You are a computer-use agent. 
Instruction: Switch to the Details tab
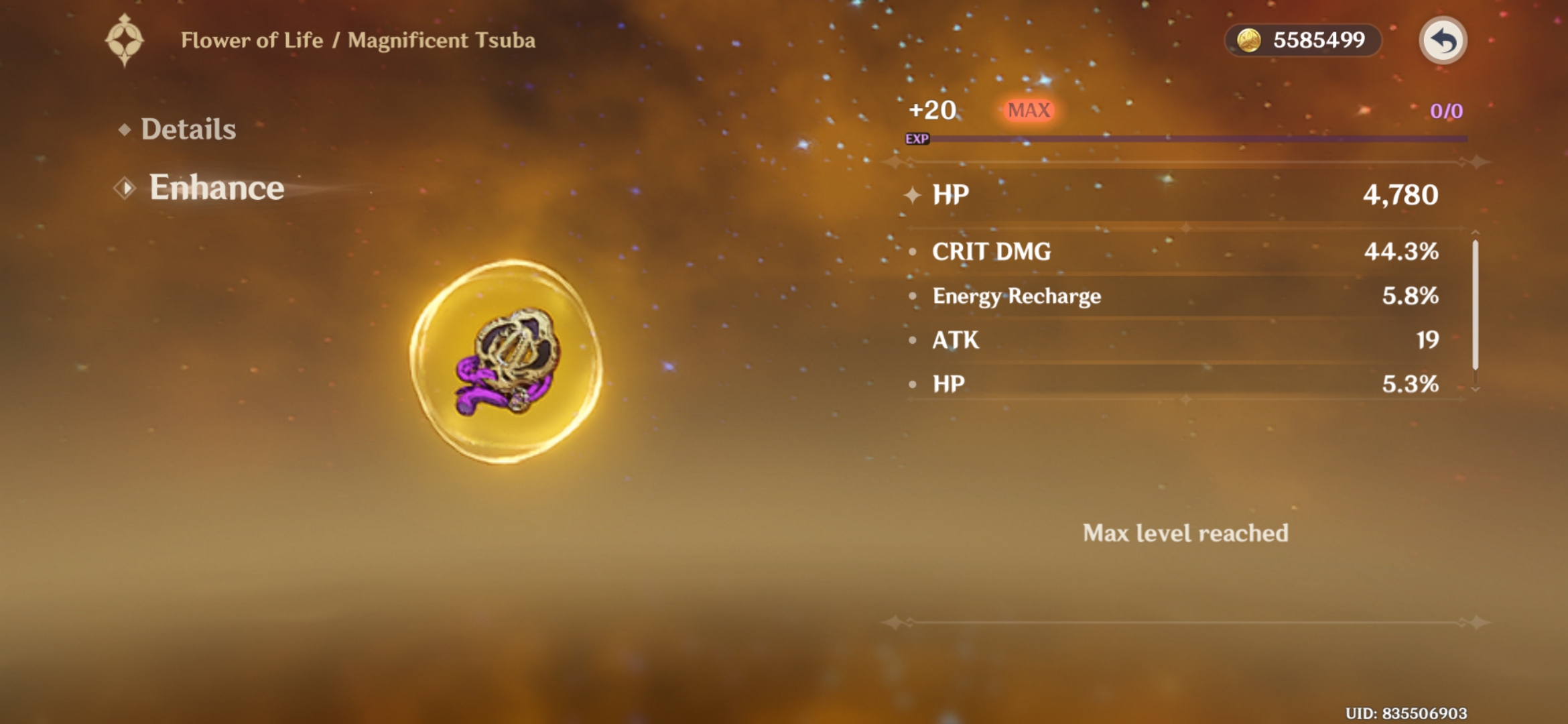(x=188, y=128)
